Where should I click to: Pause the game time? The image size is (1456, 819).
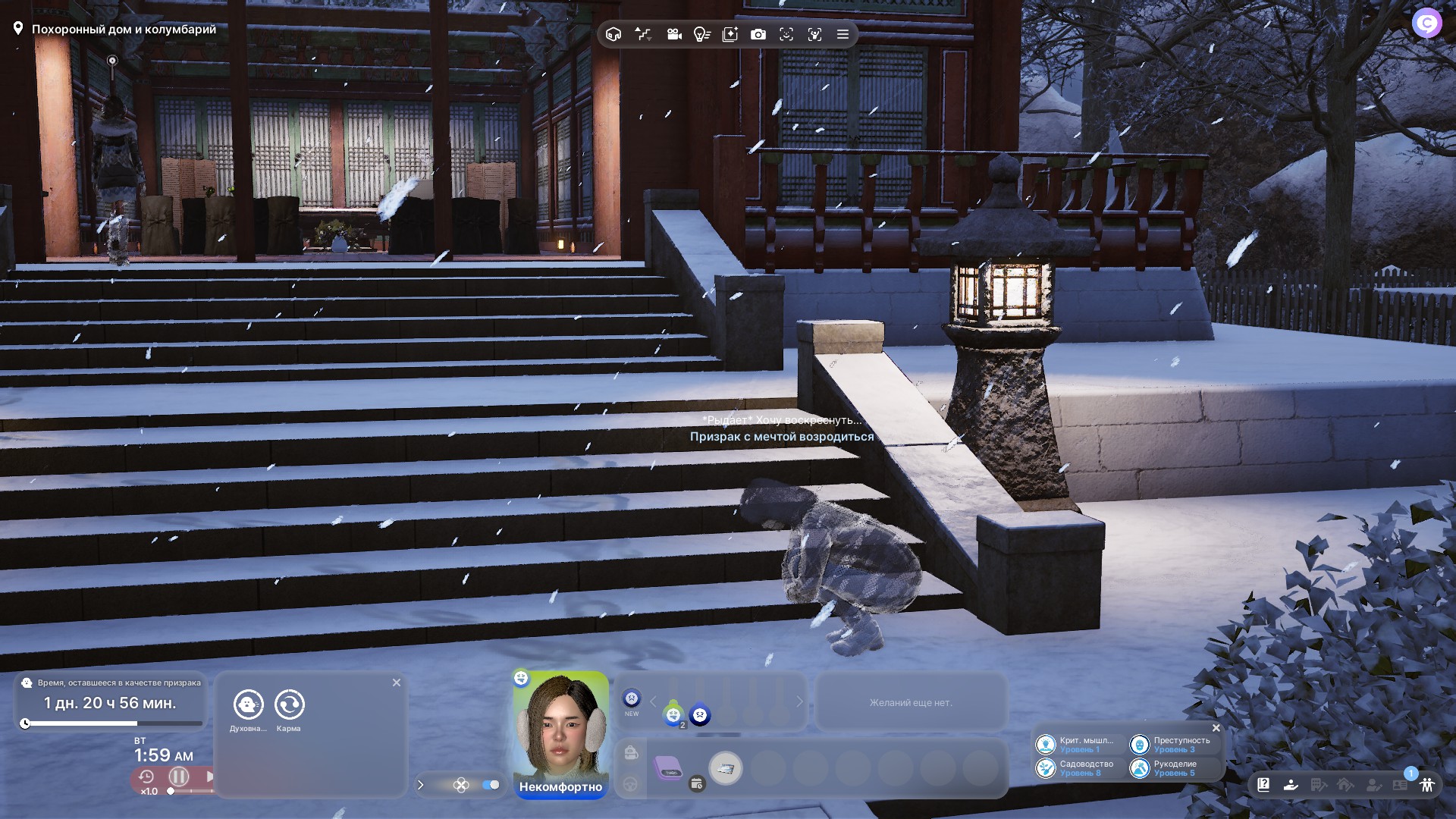[x=179, y=777]
